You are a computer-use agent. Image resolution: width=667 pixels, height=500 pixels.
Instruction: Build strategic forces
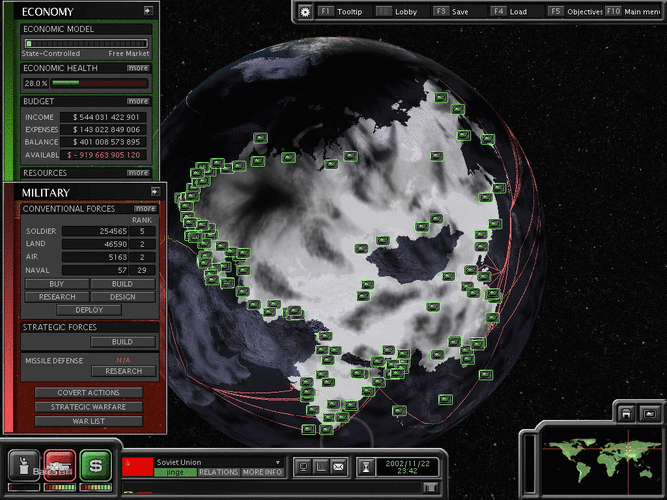(x=123, y=342)
